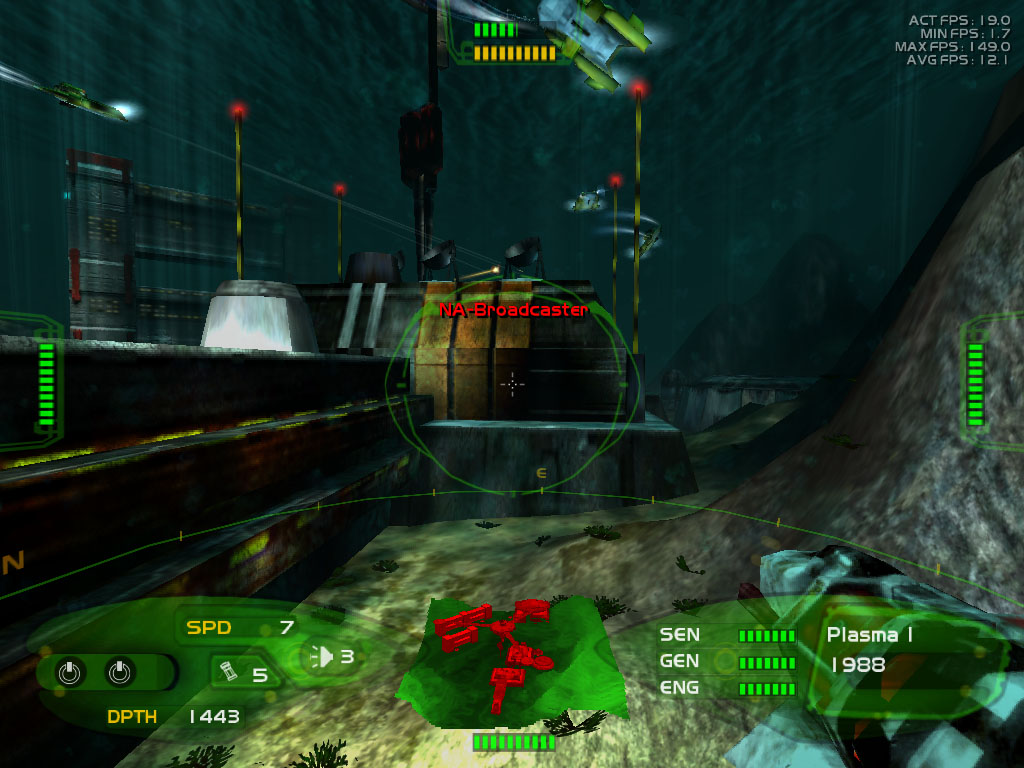Click the 3D terrain map with red structures
The image size is (1024, 768).
pyautogui.click(x=510, y=660)
